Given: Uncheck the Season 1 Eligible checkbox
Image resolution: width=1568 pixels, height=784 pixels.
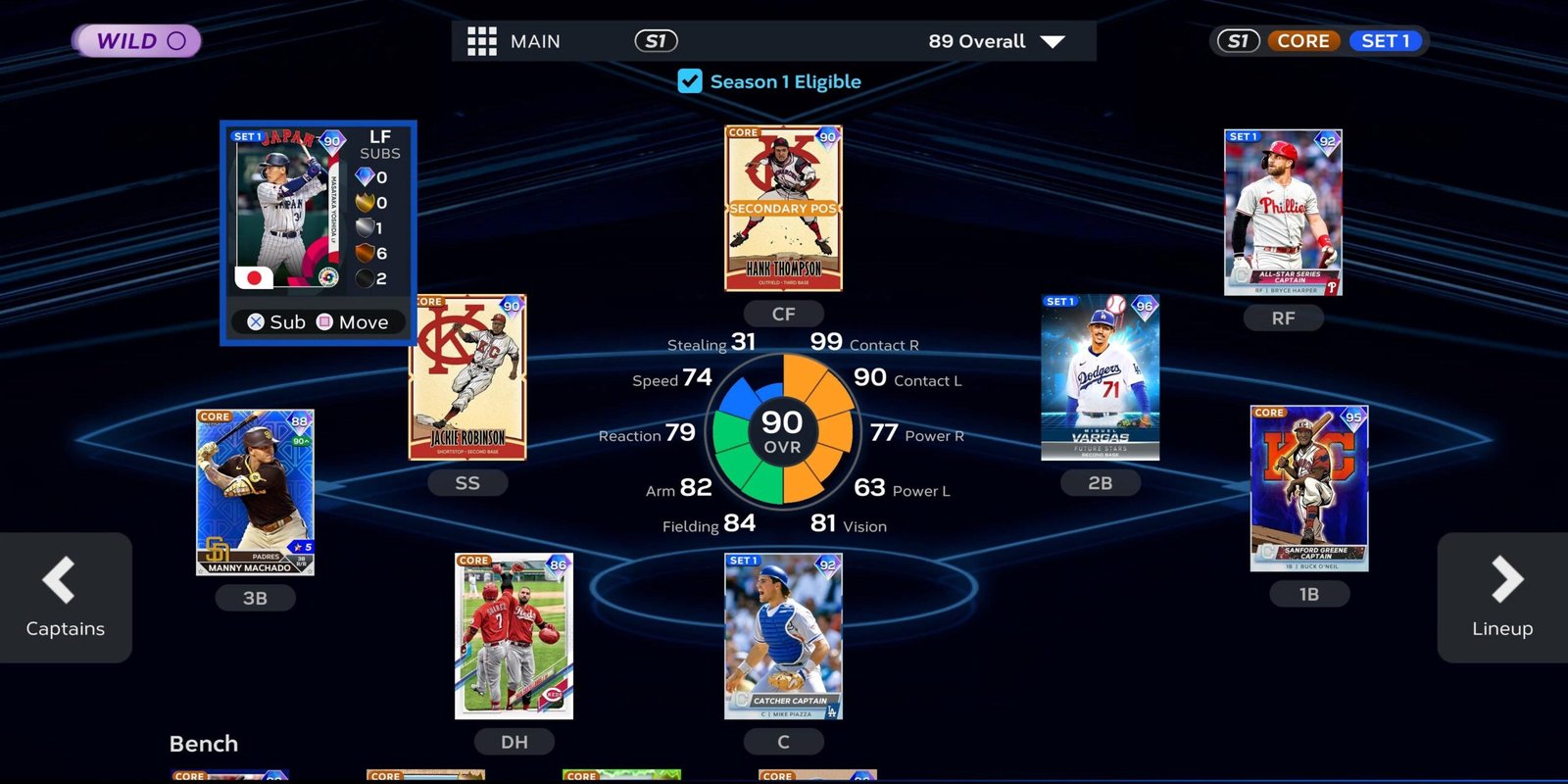Looking at the screenshot, I should point(691,81).
